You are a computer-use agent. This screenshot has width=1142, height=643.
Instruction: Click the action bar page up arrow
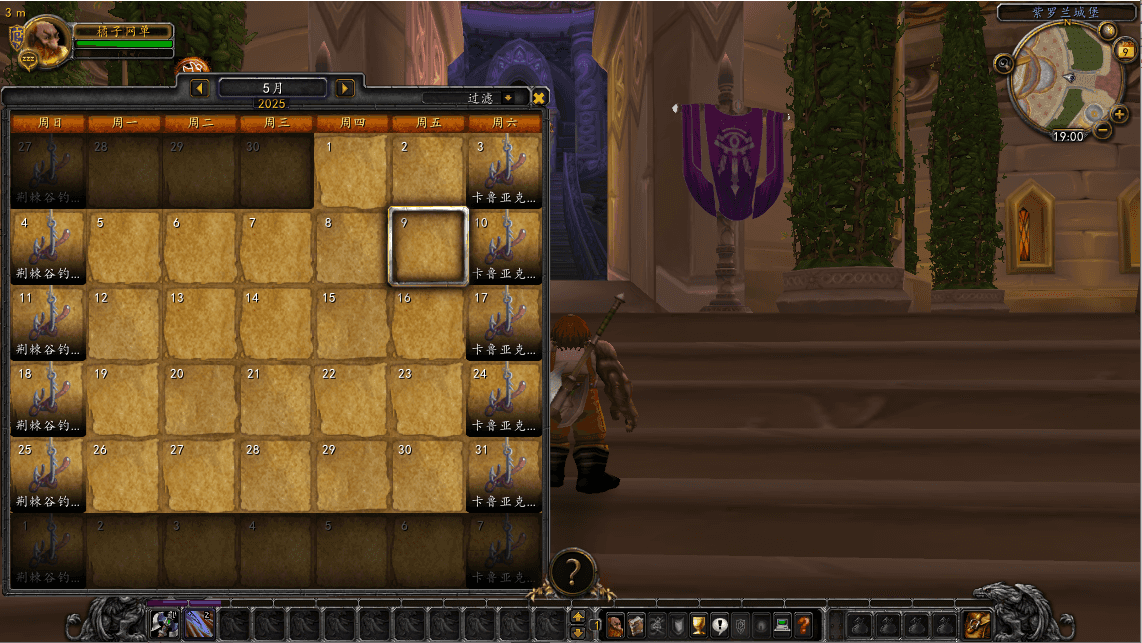[x=578, y=616]
